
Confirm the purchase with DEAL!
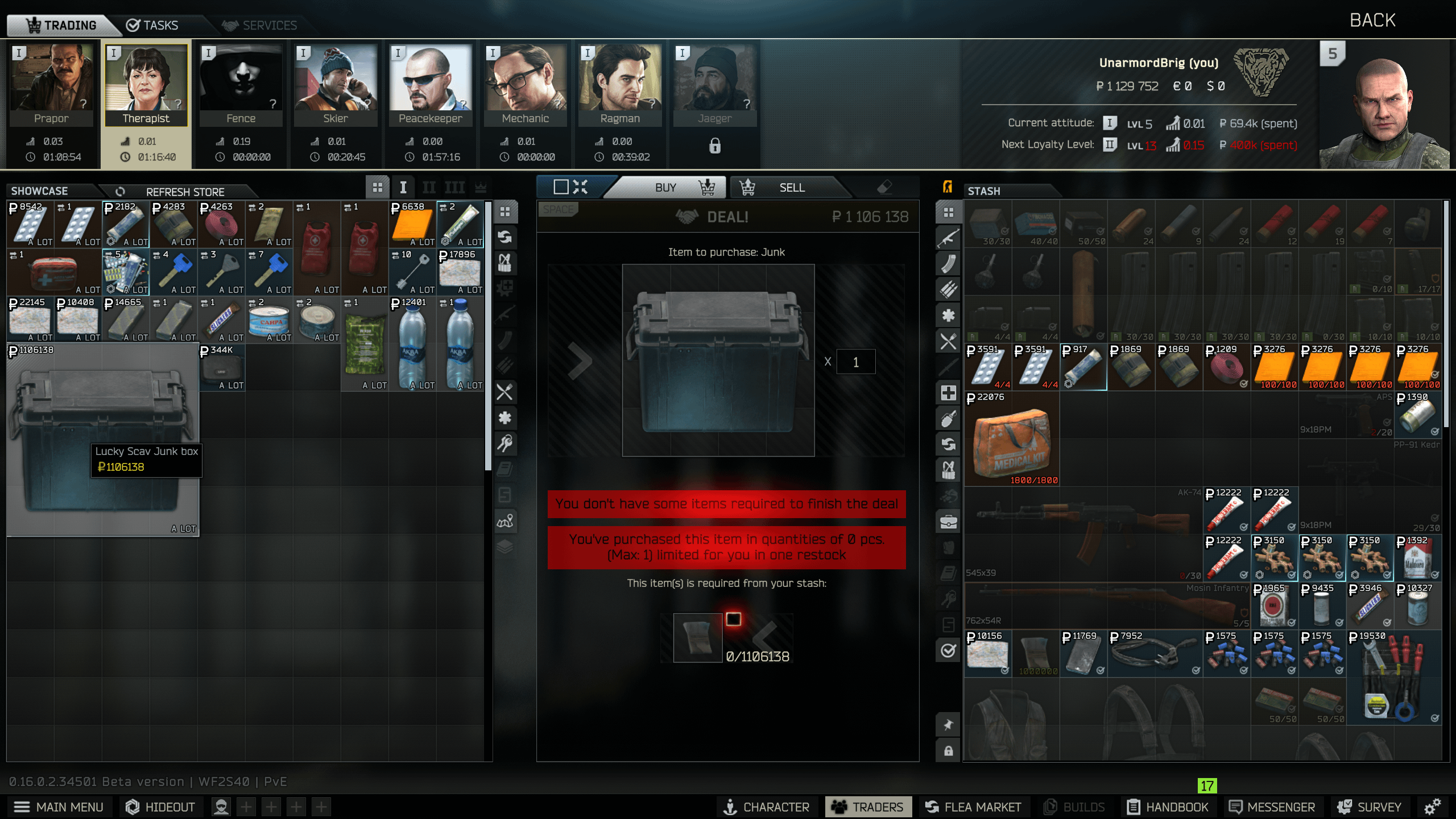tap(727, 217)
